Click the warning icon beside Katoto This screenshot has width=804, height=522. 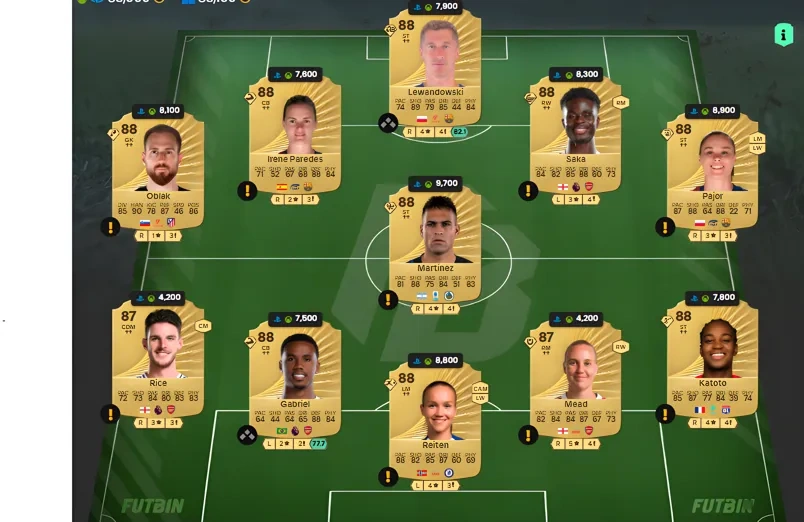(665, 413)
